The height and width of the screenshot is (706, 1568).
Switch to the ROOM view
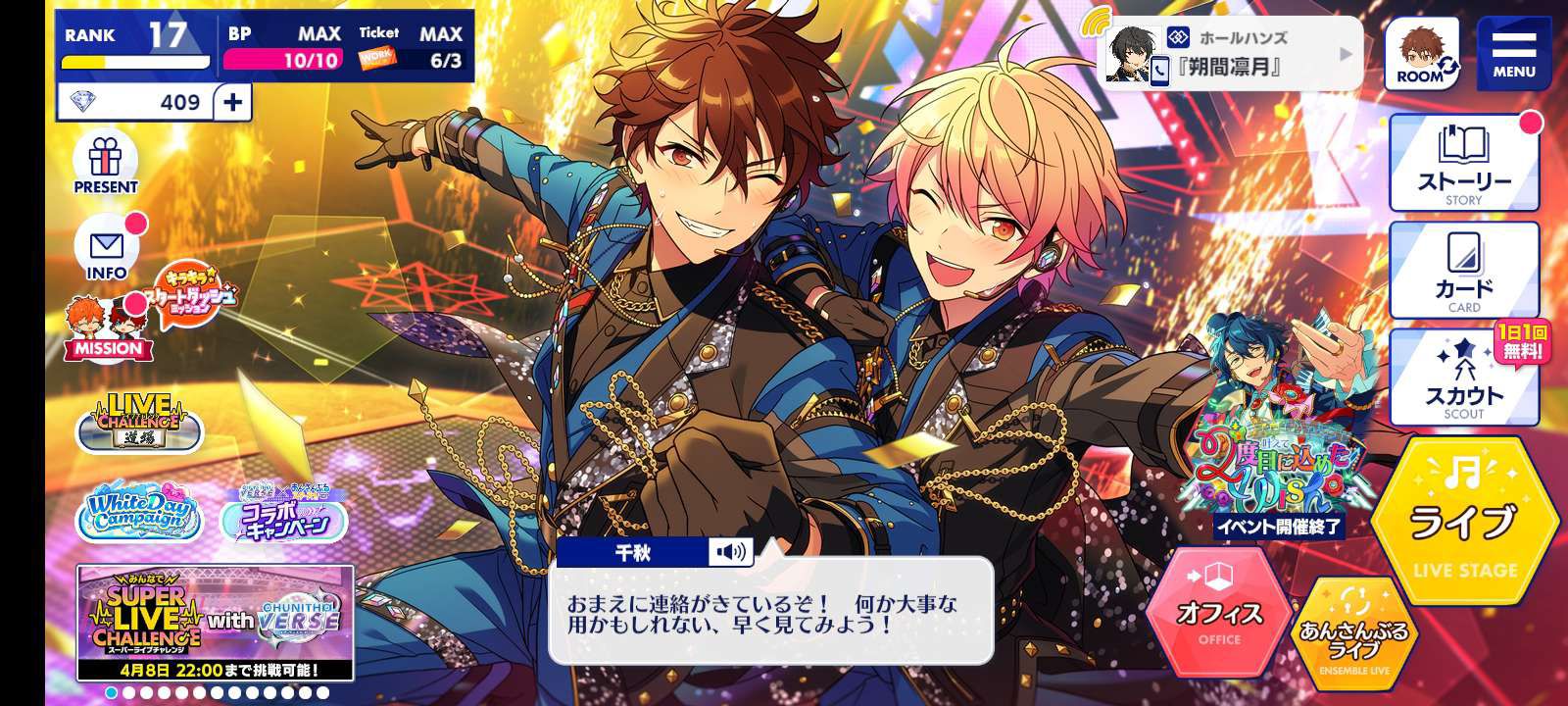[1420, 55]
